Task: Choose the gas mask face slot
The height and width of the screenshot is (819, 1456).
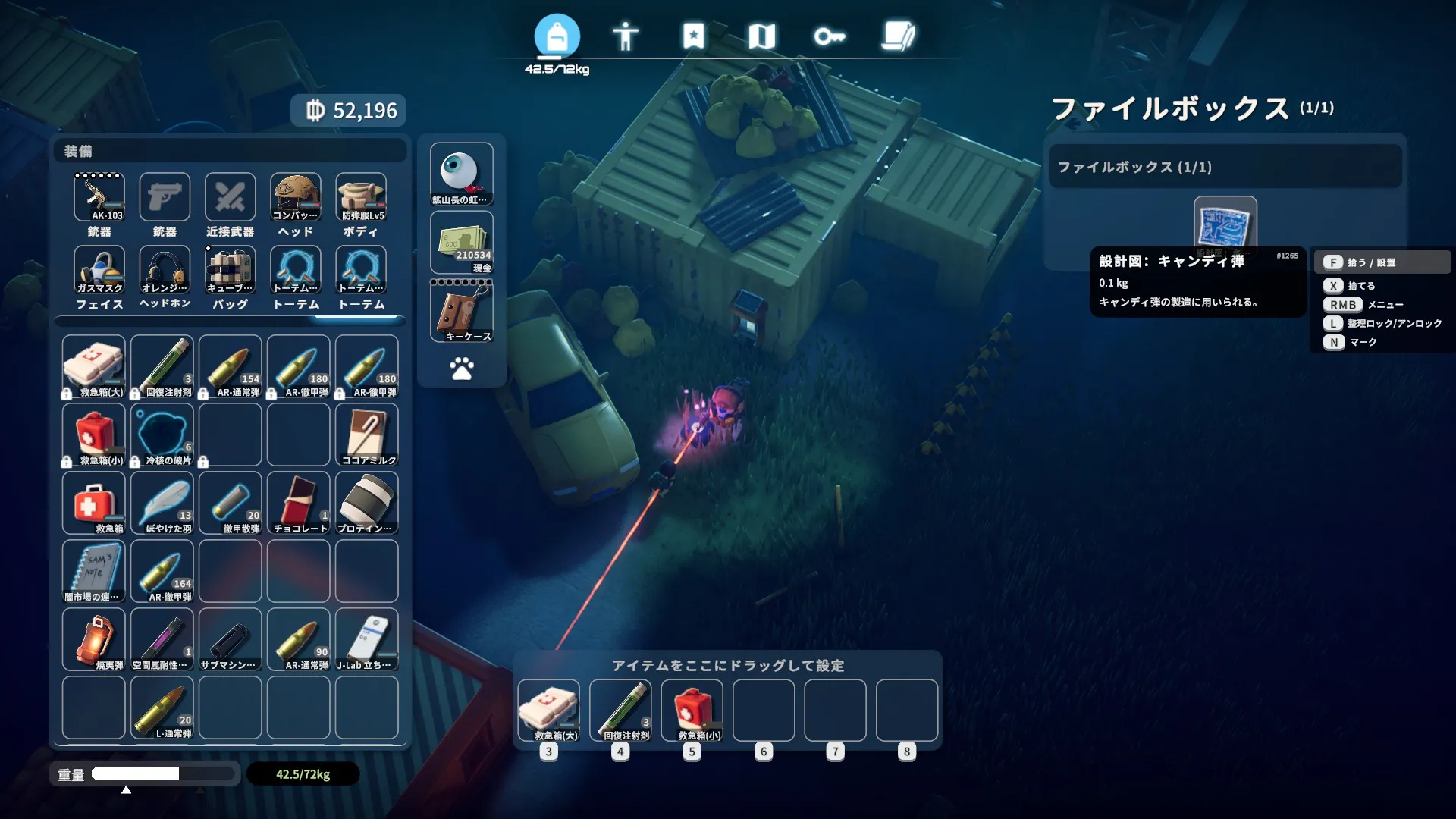Action: click(x=99, y=270)
